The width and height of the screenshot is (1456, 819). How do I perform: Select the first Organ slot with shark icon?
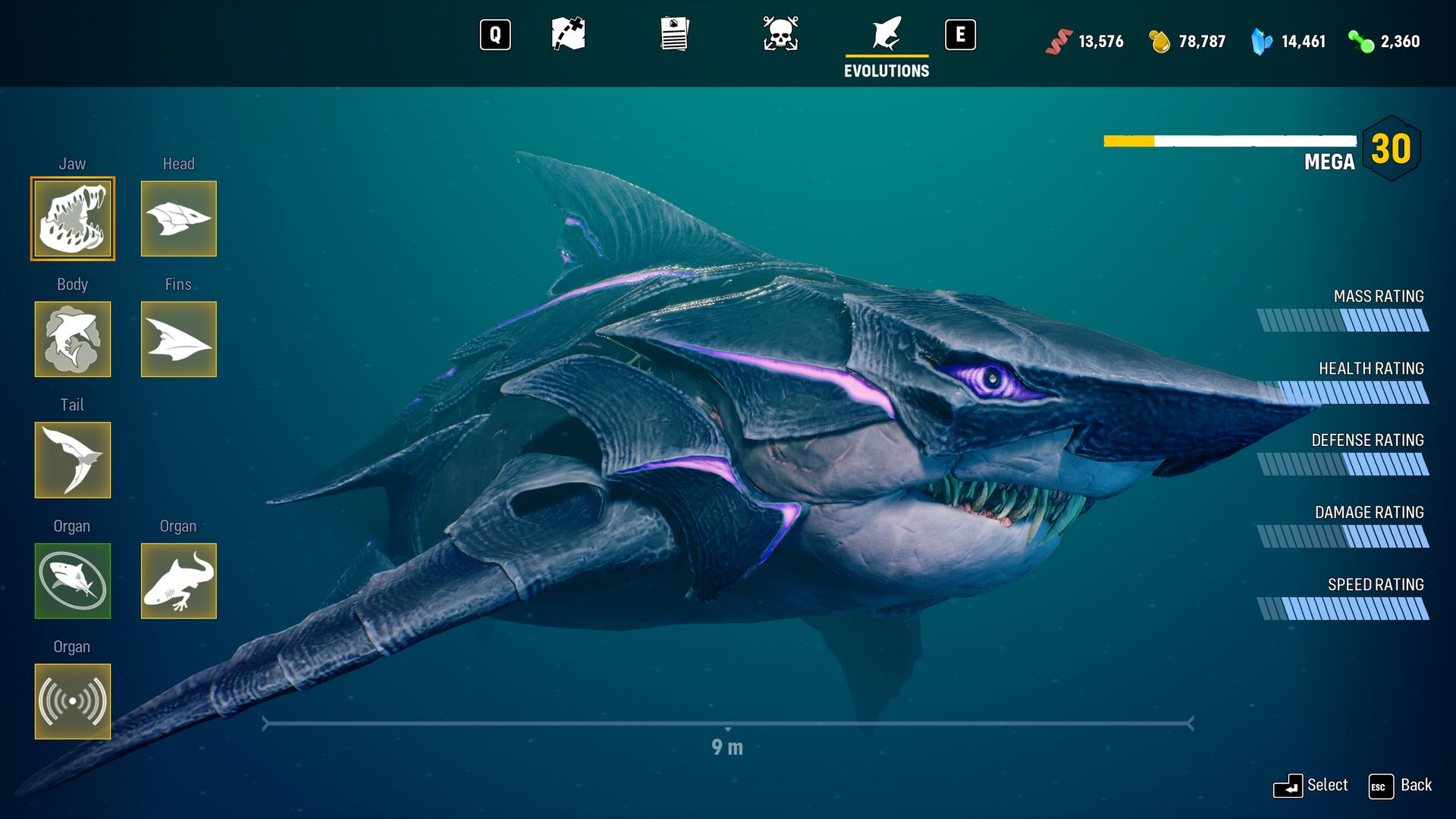72,581
